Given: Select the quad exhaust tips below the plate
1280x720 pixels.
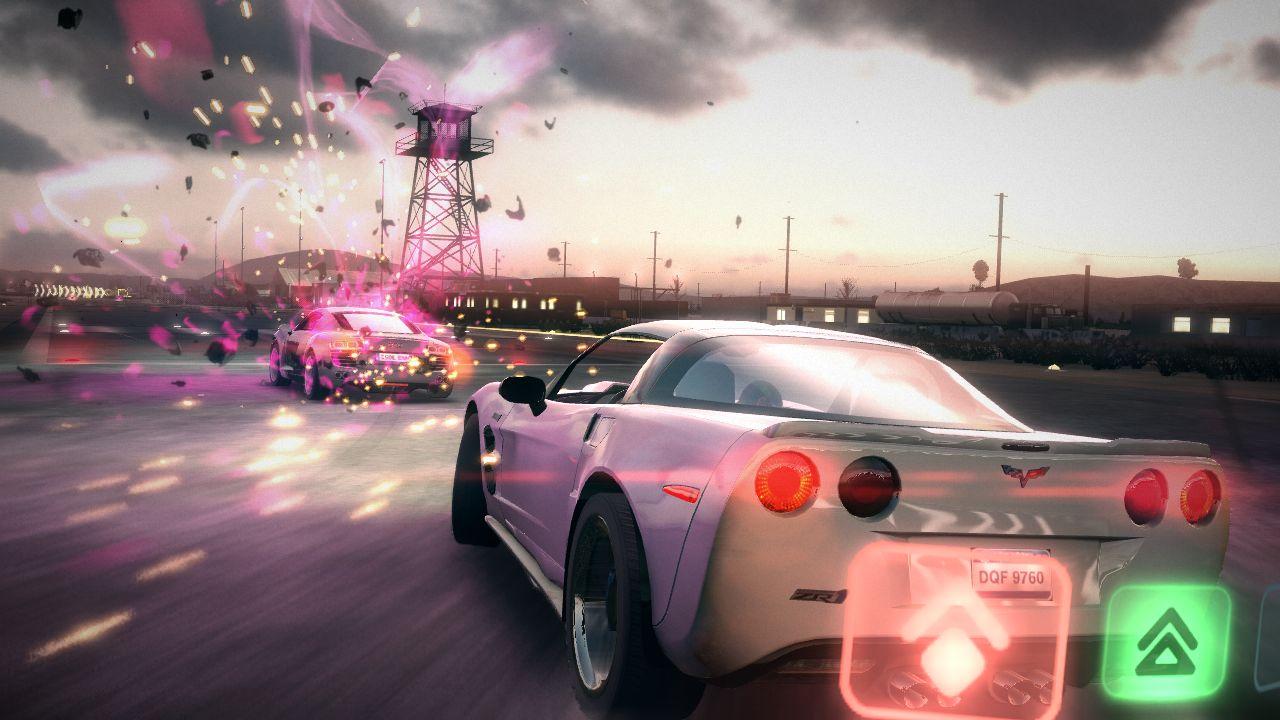Looking at the screenshot, I should coord(967,687).
